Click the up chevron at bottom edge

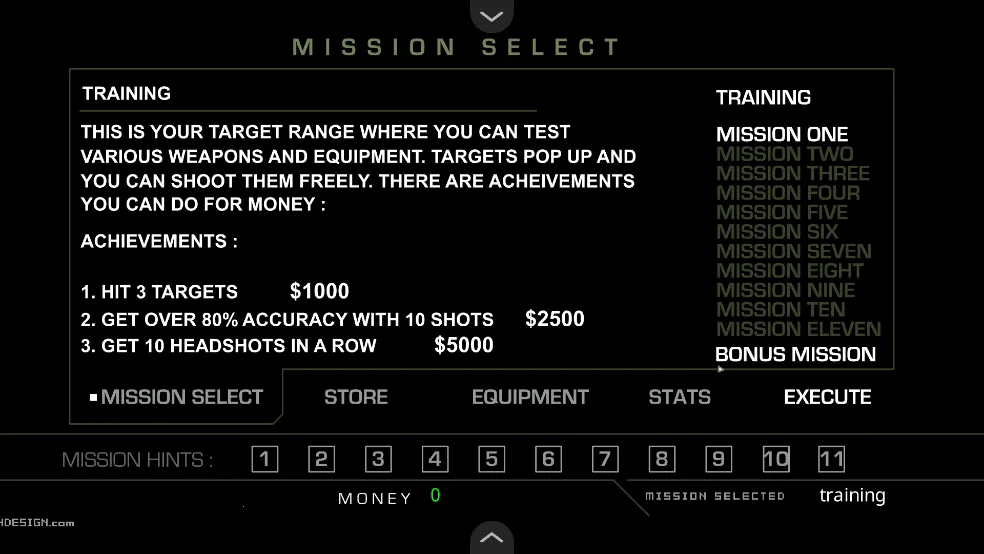(x=491, y=538)
